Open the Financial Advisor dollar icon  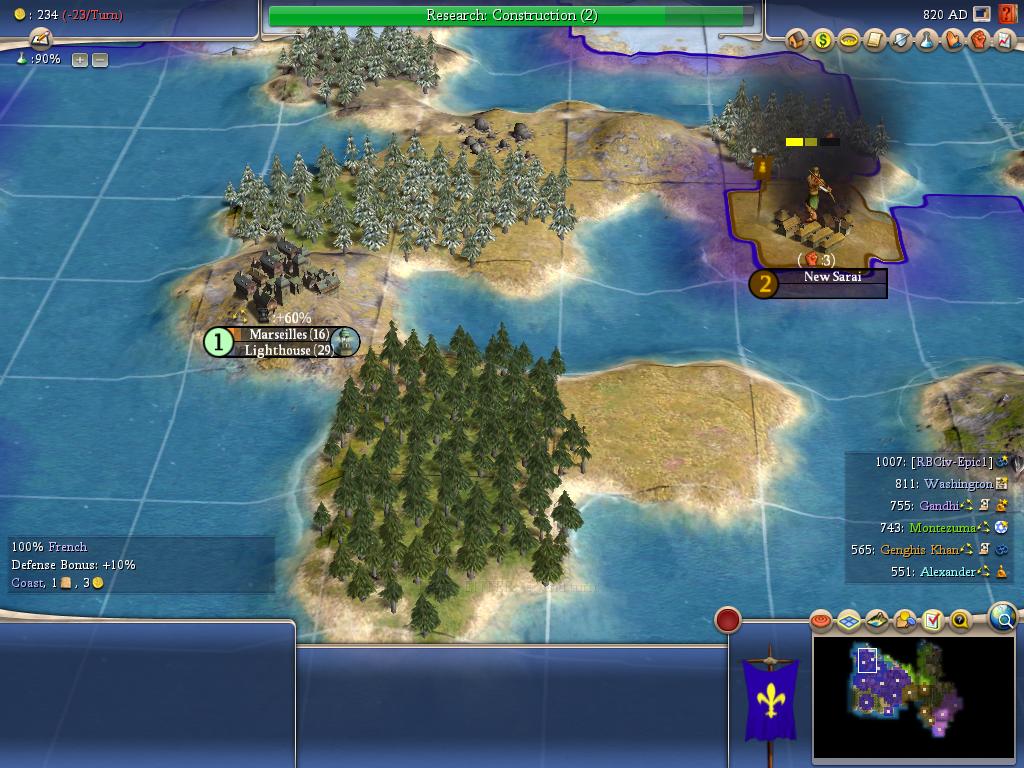click(x=823, y=40)
